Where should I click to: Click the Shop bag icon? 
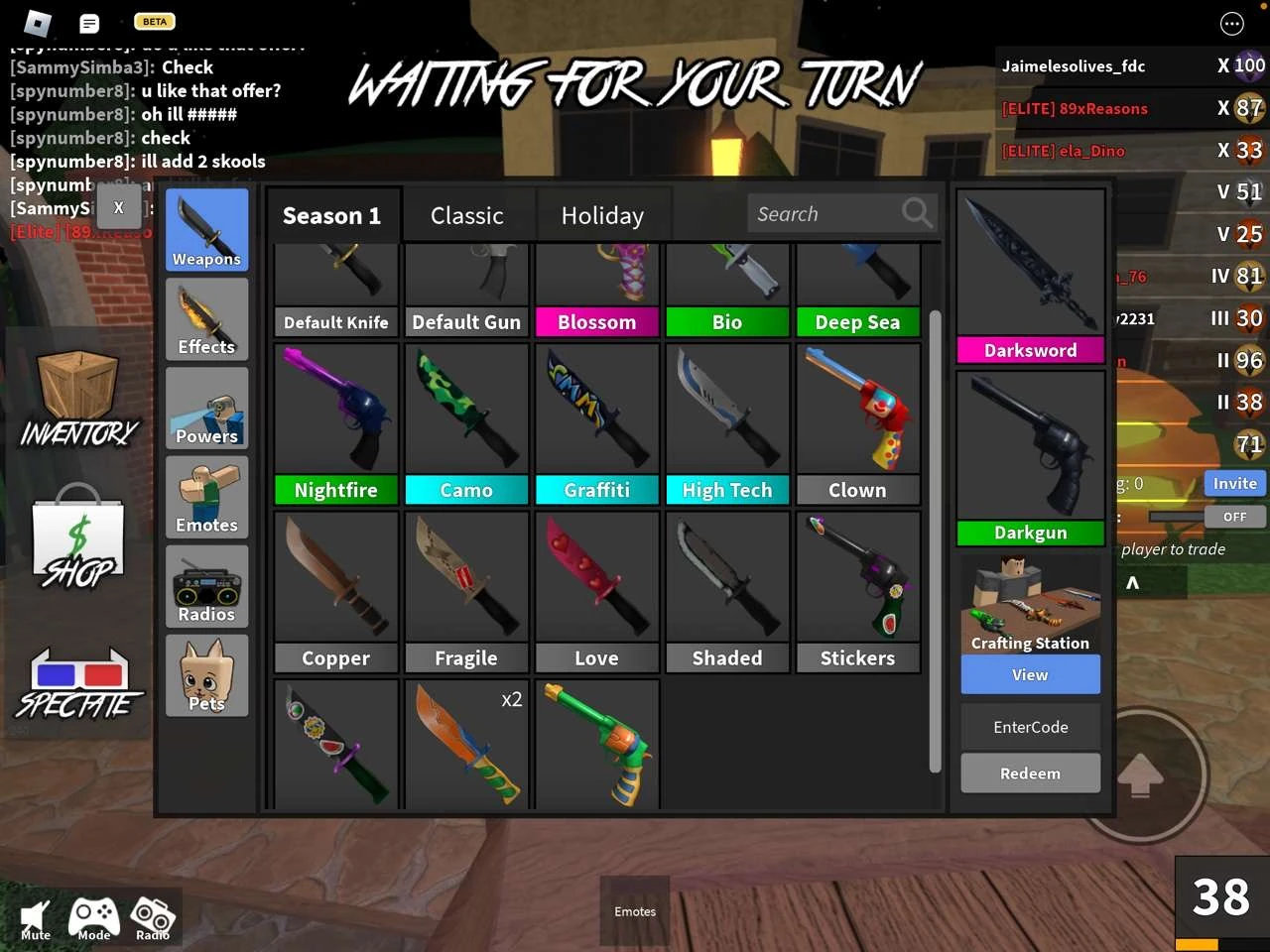(77, 535)
